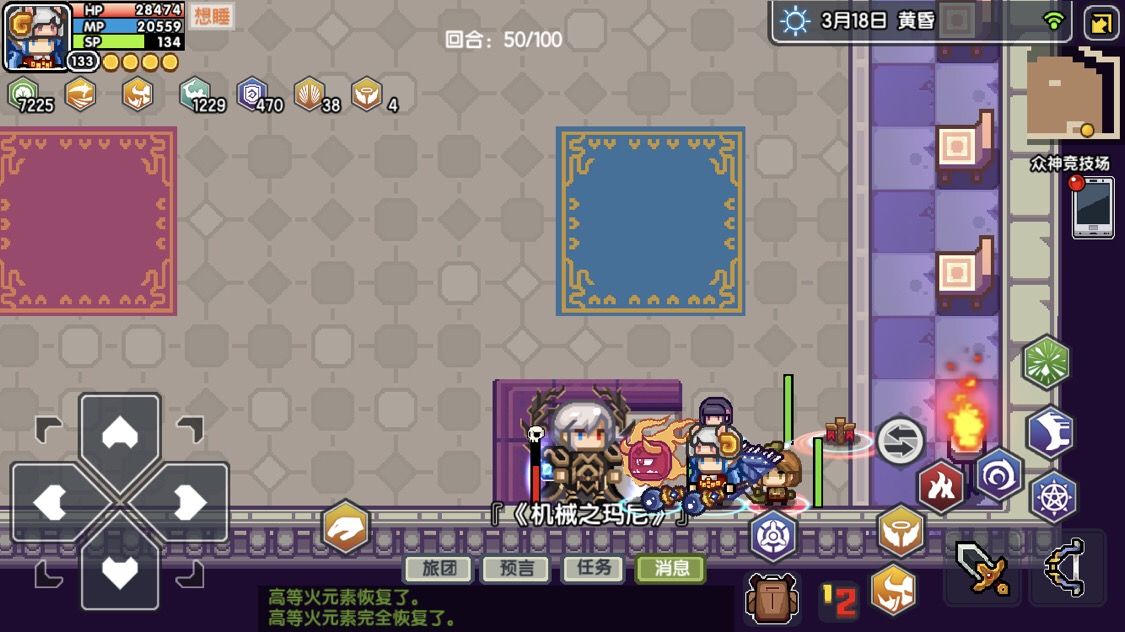Open the player character portrait
Viewport: 1125px width, 632px height.
point(38,36)
